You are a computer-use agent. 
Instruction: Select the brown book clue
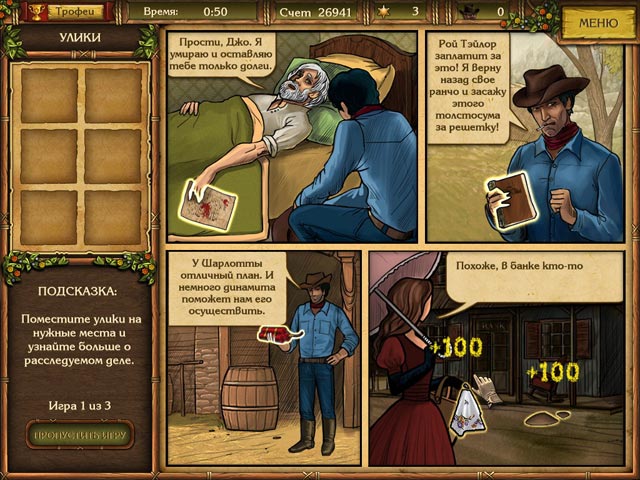coord(506,201)
